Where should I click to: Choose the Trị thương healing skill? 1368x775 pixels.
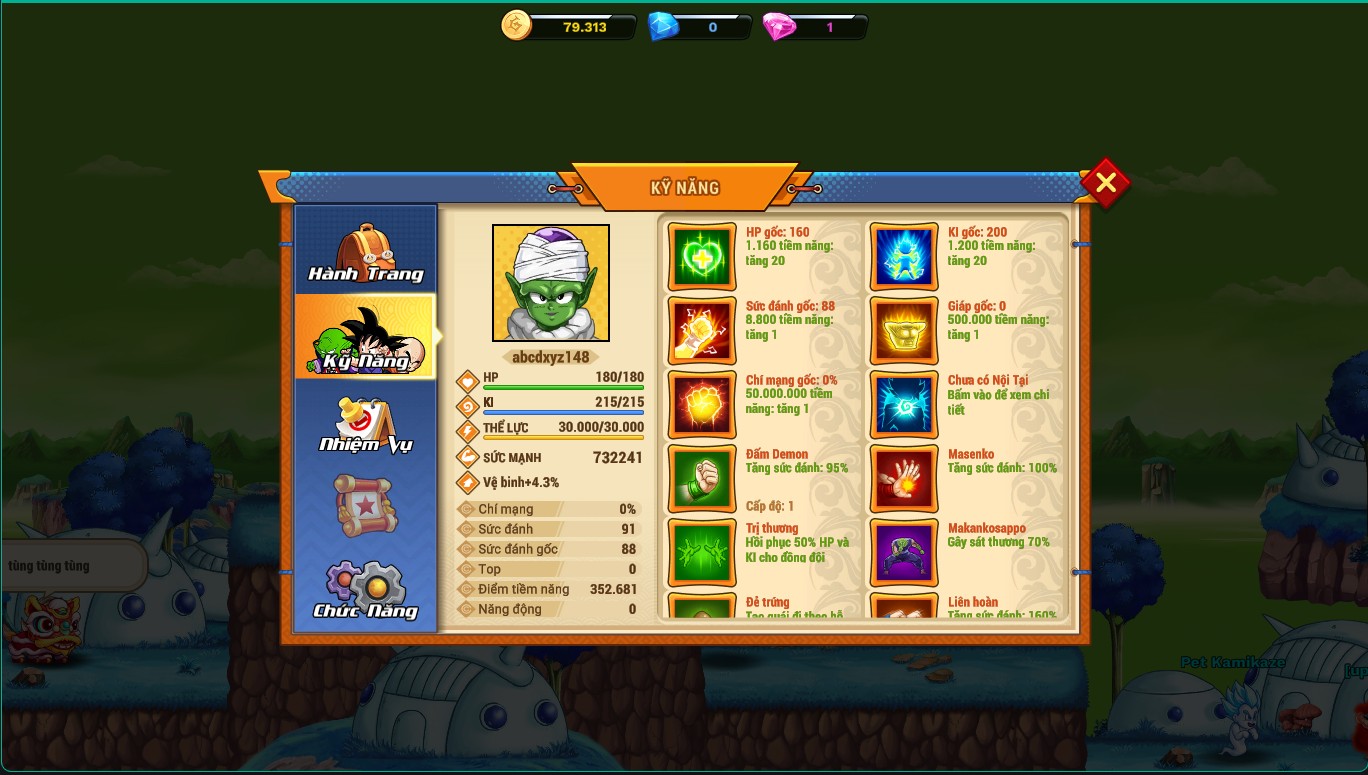[702, 553]
